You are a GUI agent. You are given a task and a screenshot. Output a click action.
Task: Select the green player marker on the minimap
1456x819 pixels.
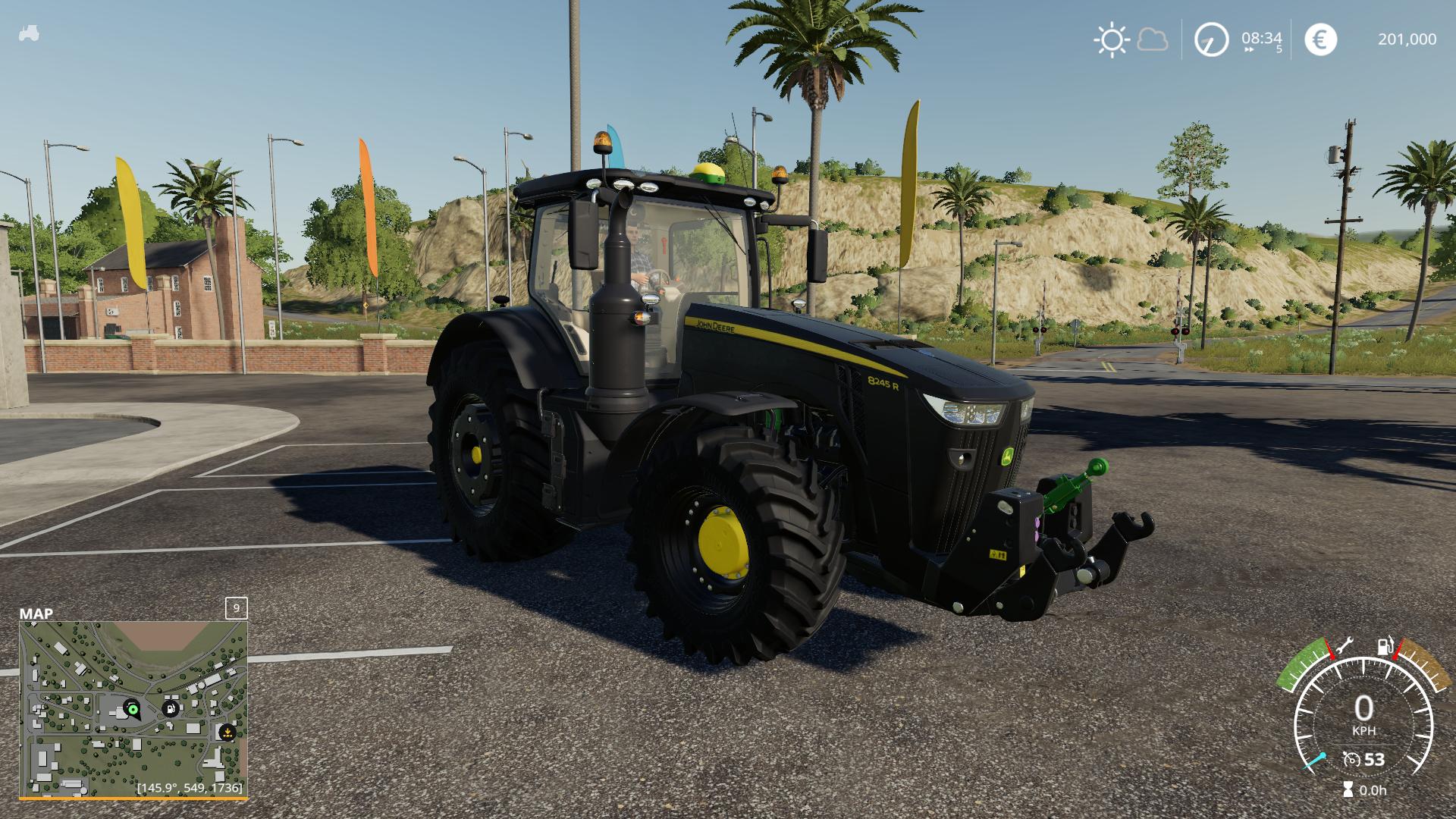click(x=133, y=710)
